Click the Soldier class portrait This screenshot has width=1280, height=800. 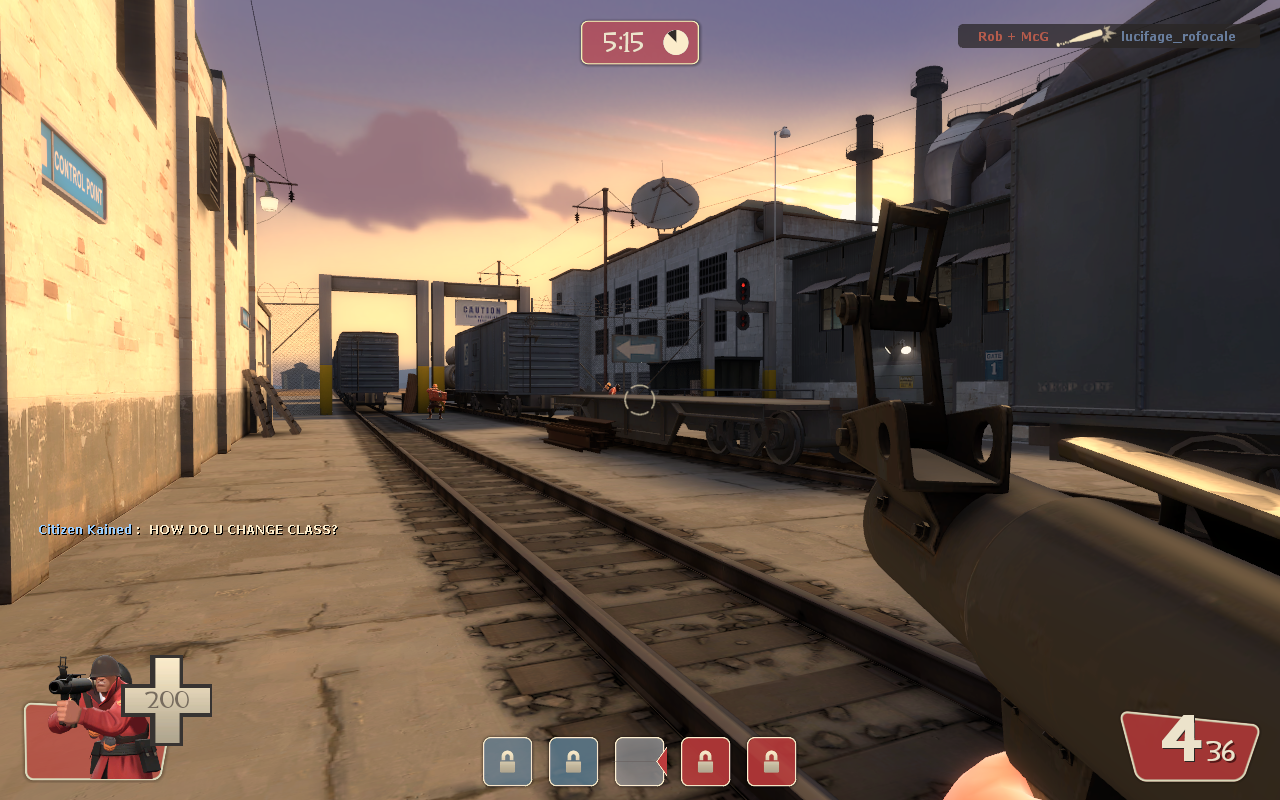pyautogui.click(x=98, y=717)
